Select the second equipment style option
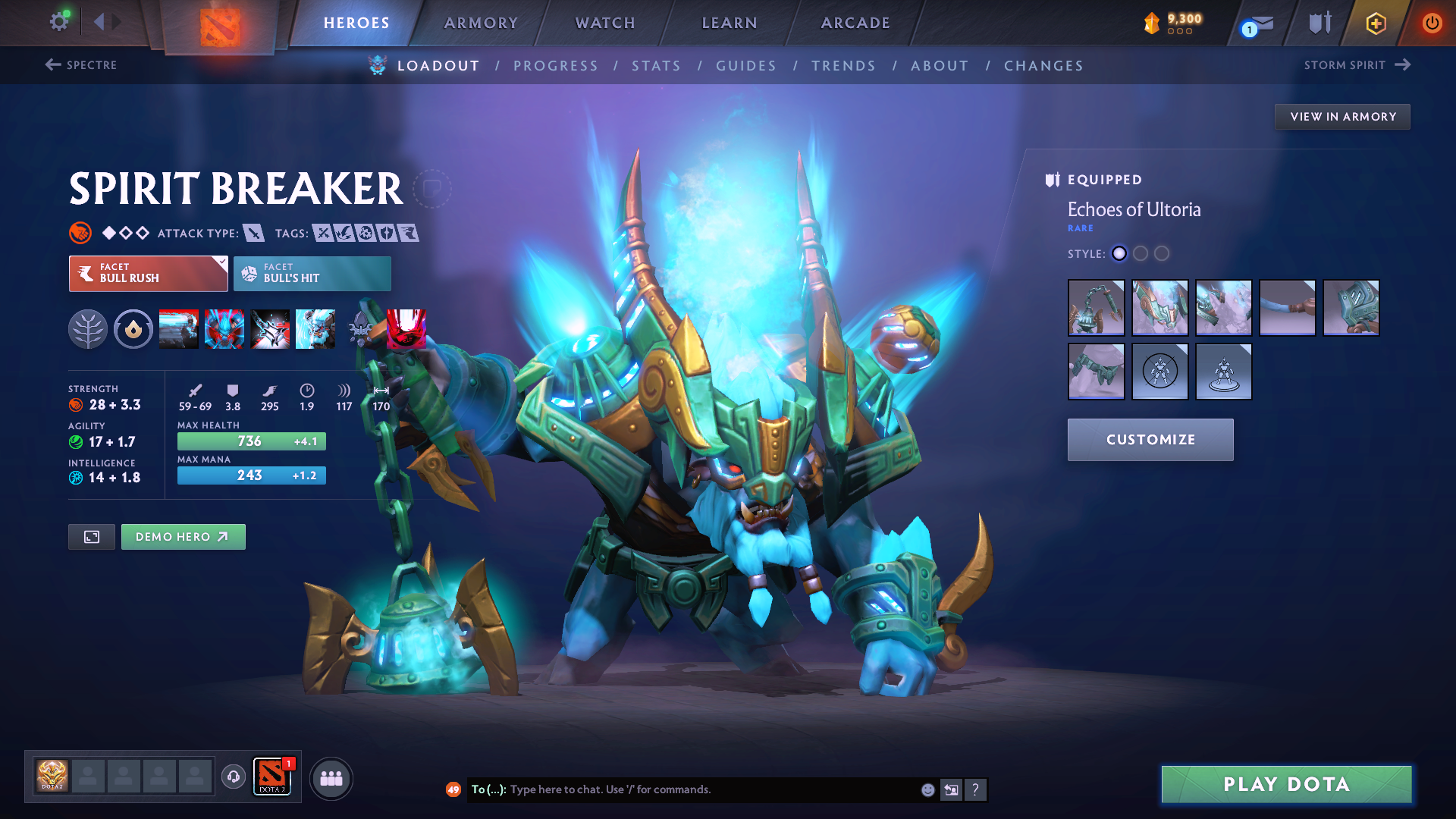This screenshot has height=819, width=1456. click(x=1141, y=253)
